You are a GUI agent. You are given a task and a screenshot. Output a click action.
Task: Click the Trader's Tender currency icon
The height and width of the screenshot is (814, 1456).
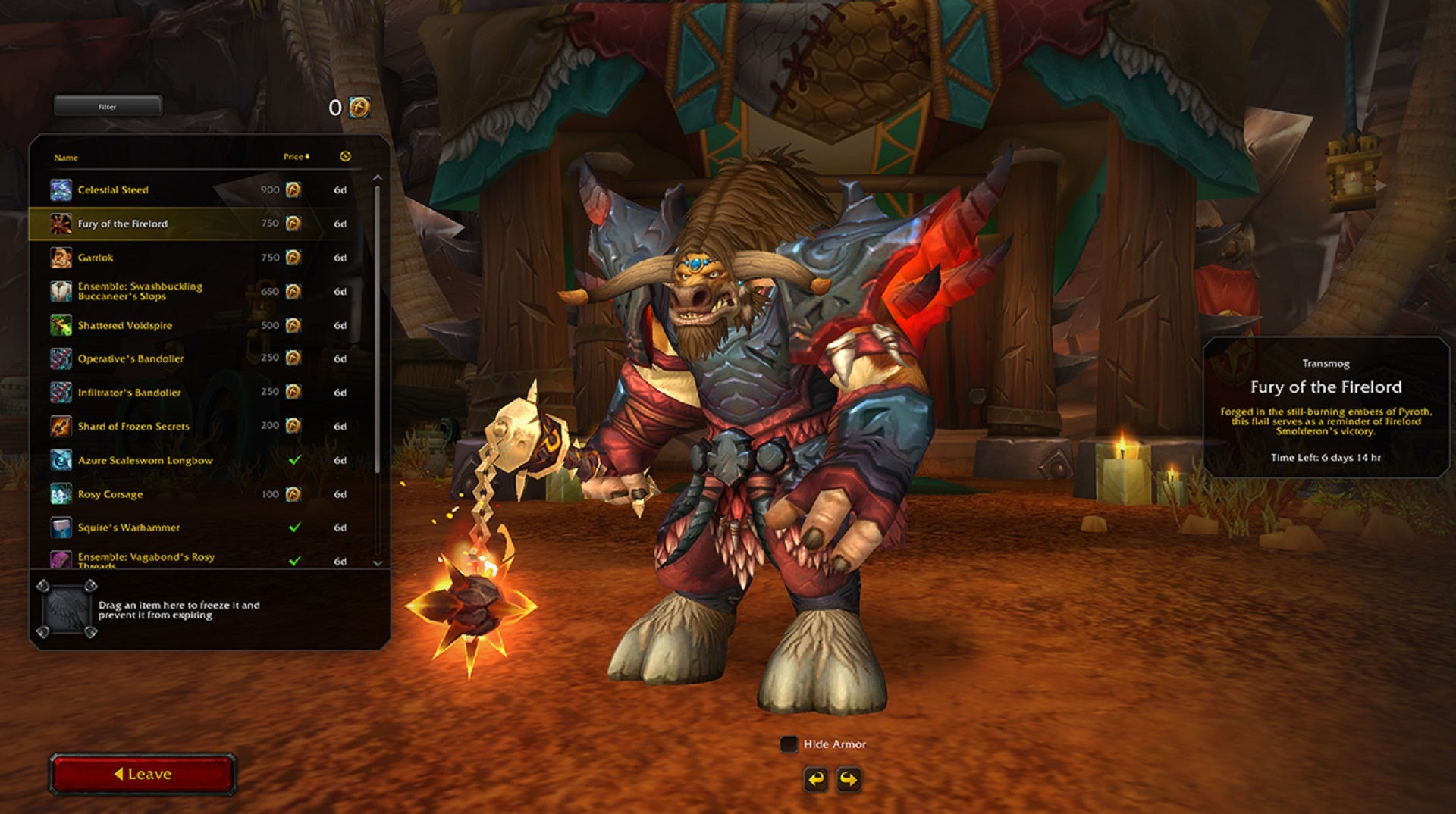358,107
